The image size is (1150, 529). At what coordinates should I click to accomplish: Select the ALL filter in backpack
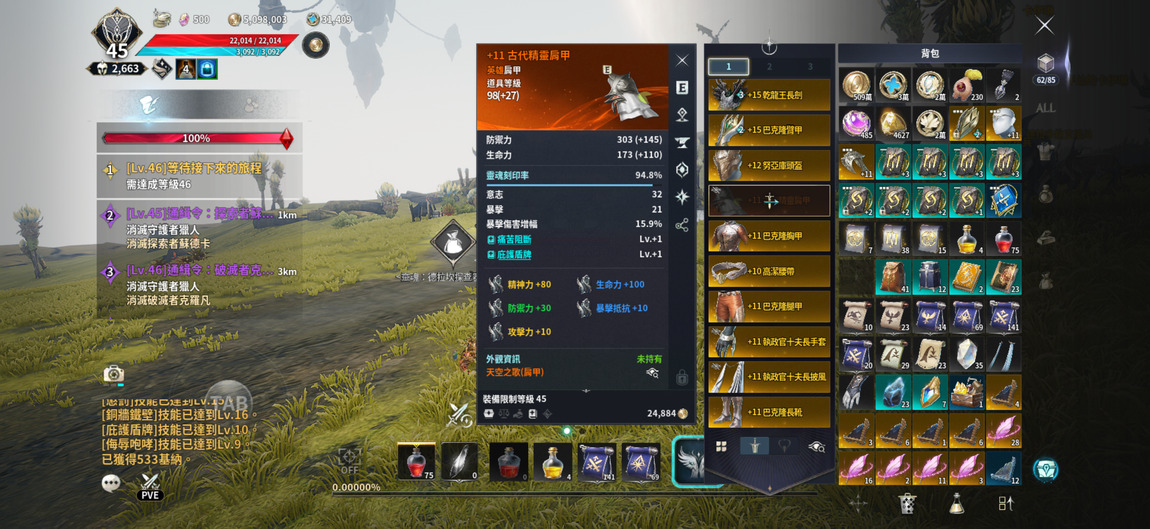point(1045,108)
